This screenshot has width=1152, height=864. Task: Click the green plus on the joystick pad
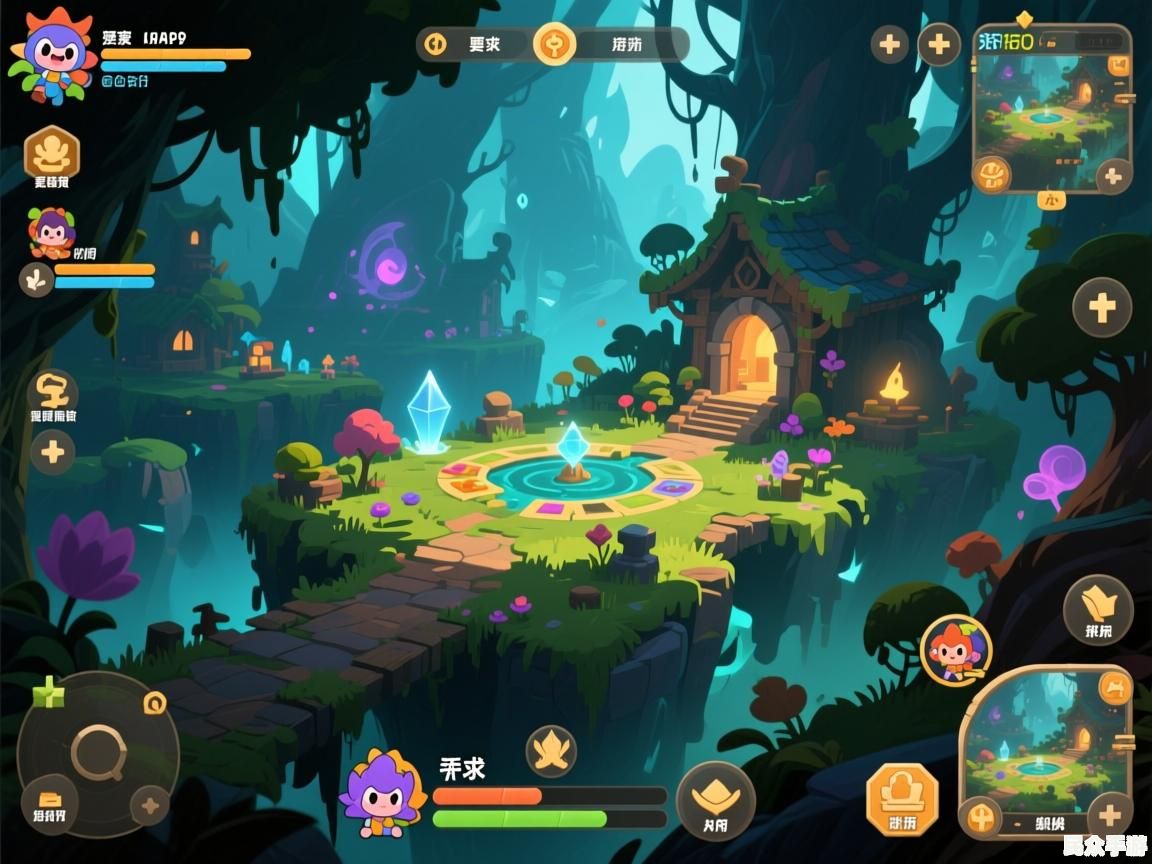click(48, 692)
